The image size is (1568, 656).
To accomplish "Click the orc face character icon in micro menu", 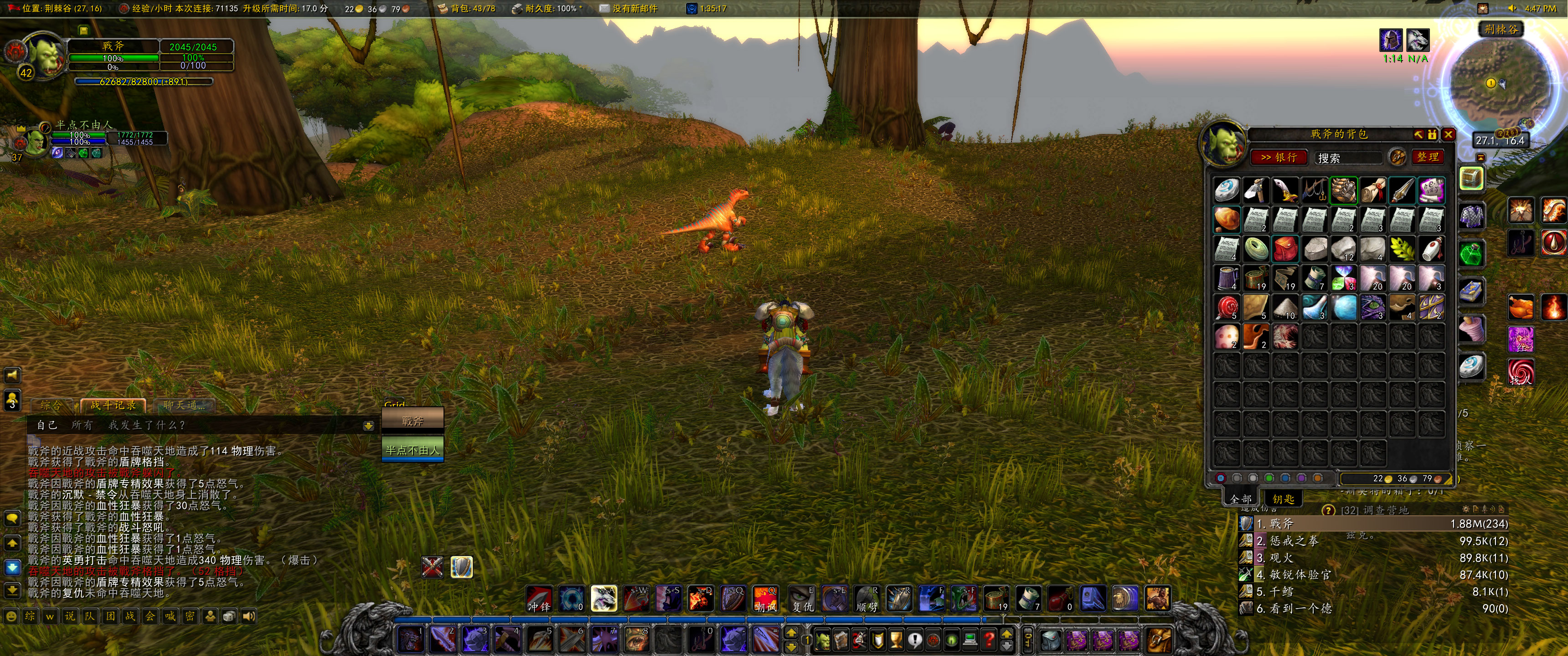I will pyautogui.click(x=823, y=640).
